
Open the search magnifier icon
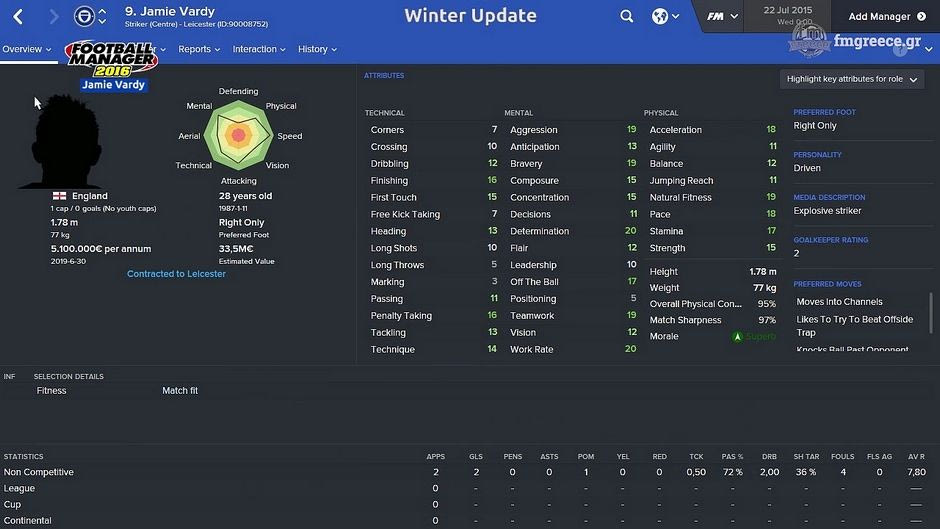626,16
